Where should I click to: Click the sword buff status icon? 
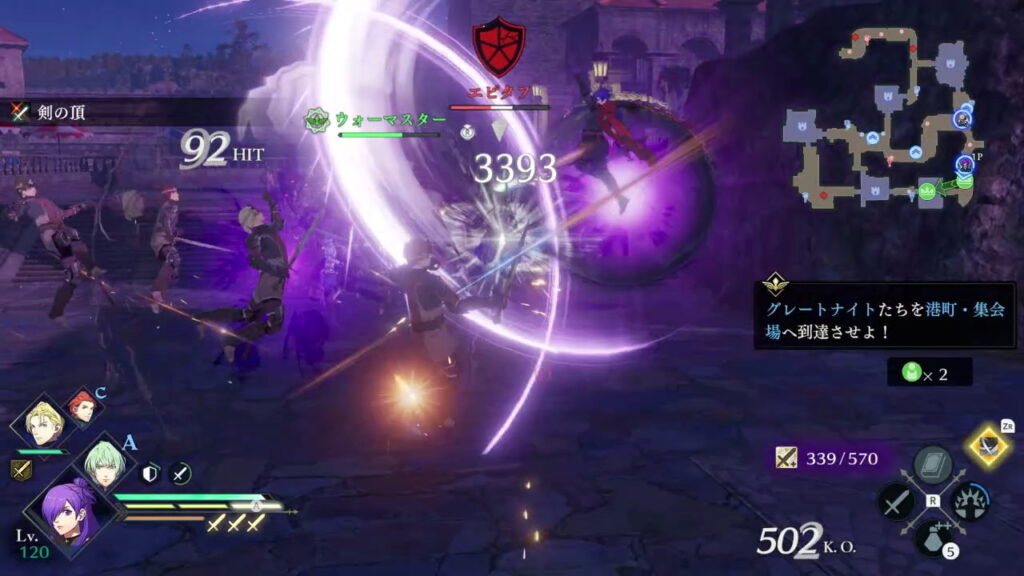click(x=180, y=473)
